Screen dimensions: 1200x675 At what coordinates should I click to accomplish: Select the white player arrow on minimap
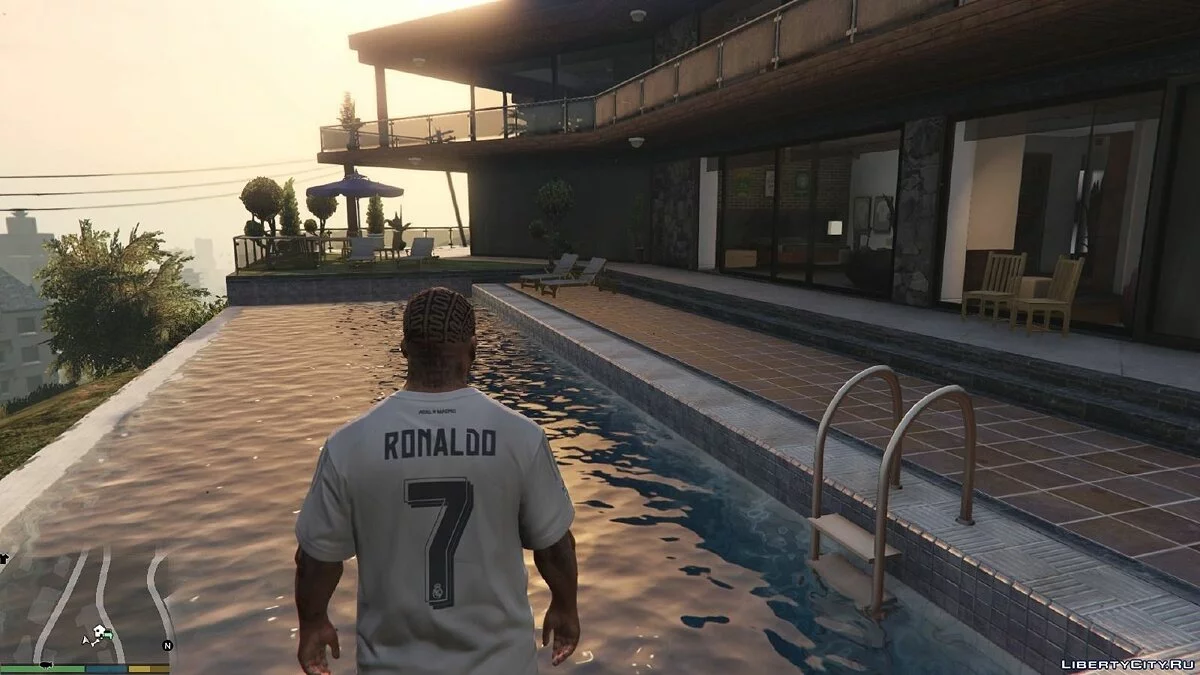tap(85, 640)
